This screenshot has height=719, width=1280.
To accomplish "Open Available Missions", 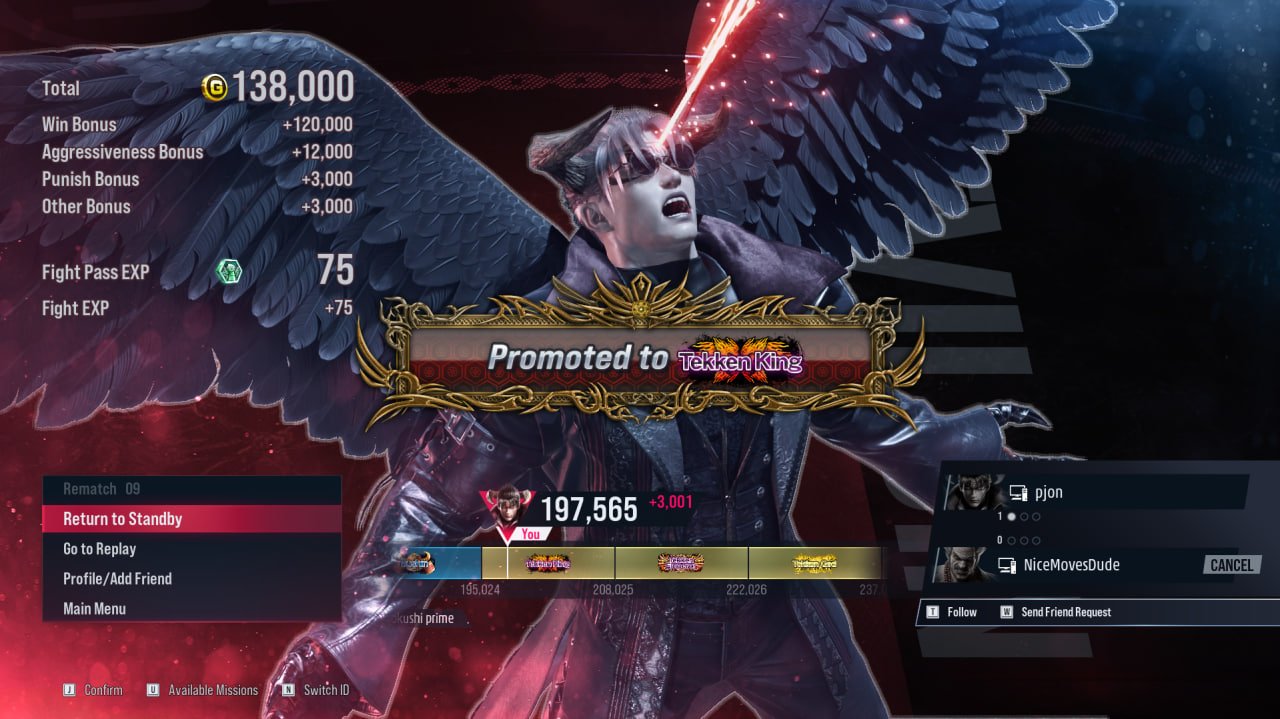I will coord(212,690).
